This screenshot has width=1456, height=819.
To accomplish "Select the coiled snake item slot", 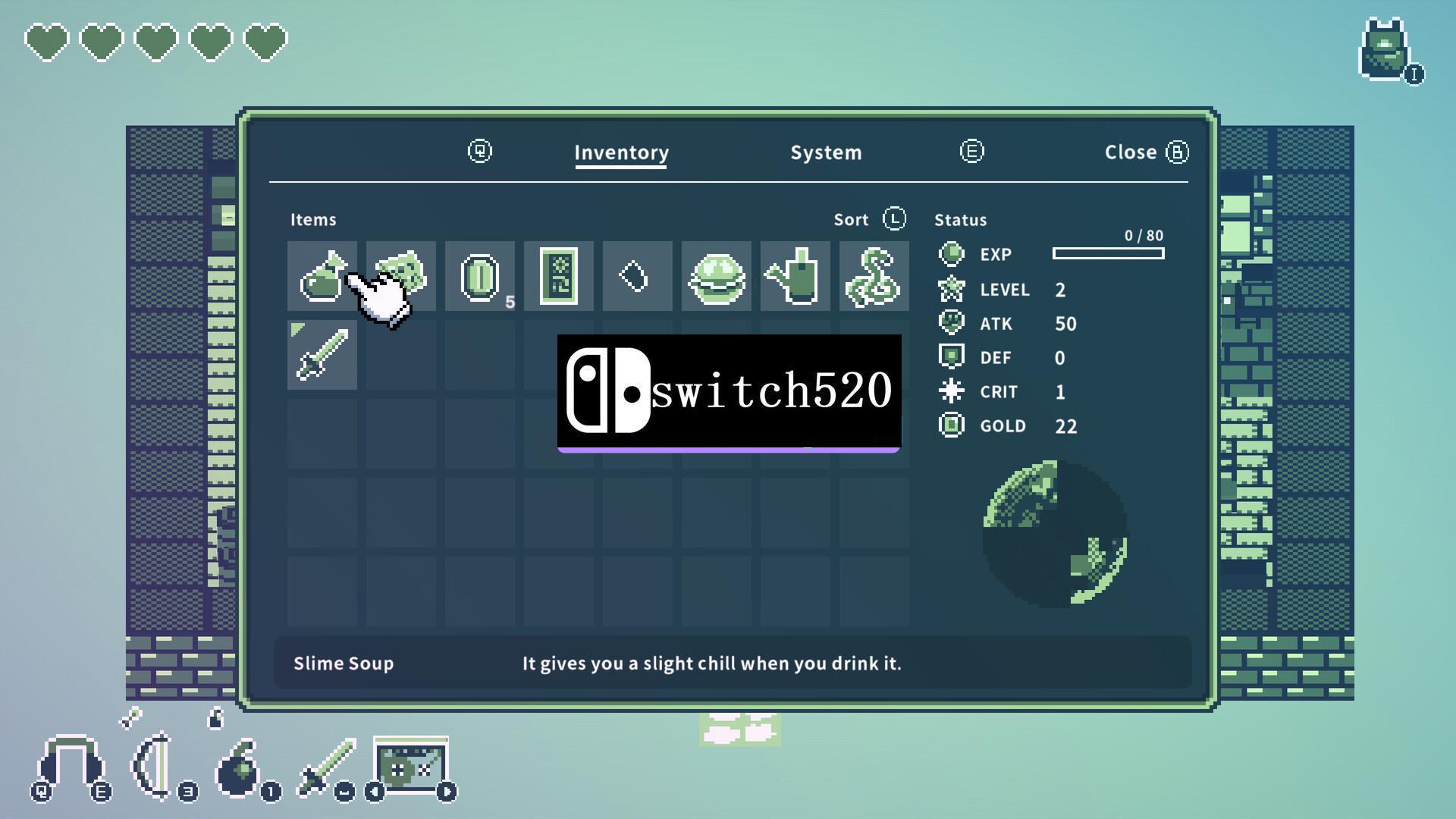I will [874, 276].
